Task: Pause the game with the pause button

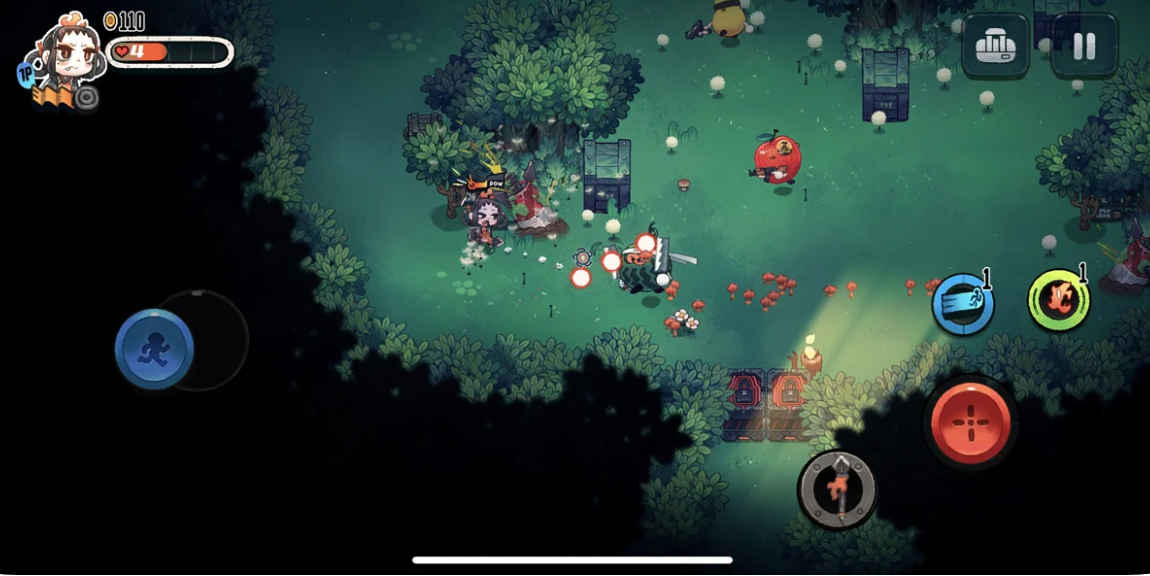Action: tap(1084, 46)
